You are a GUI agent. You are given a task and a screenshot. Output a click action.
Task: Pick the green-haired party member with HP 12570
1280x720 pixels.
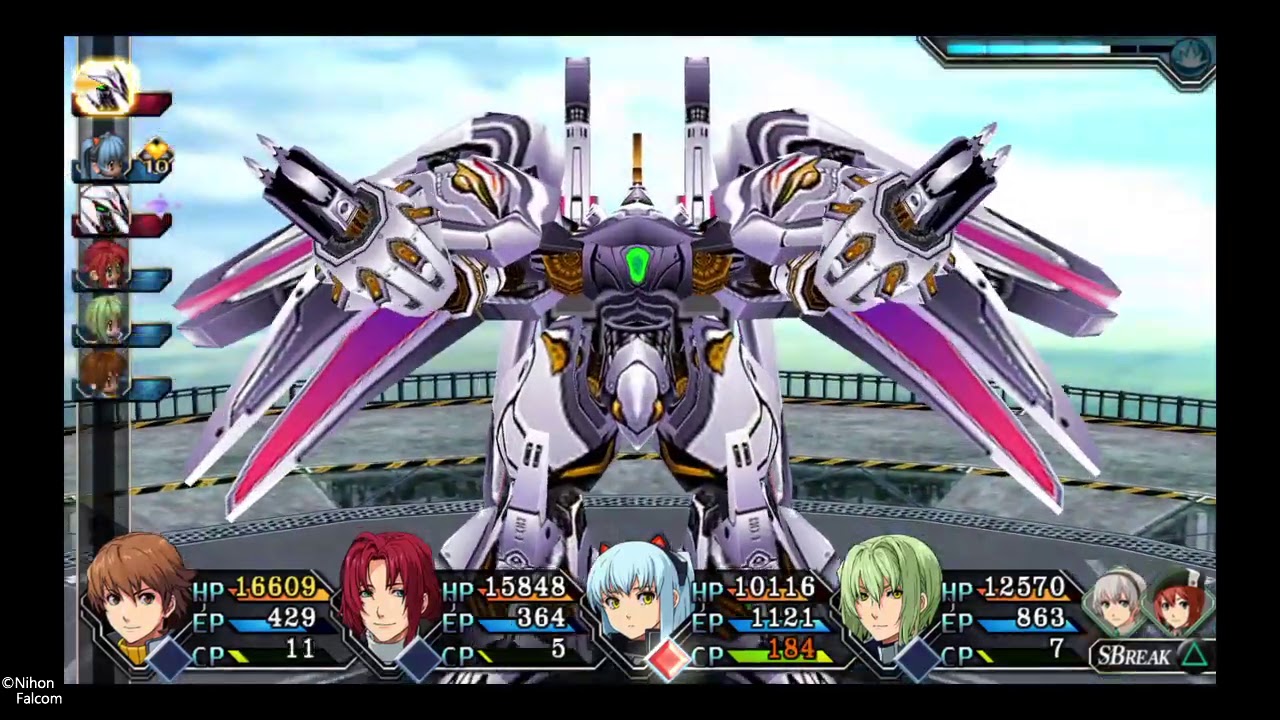point(888,592)
